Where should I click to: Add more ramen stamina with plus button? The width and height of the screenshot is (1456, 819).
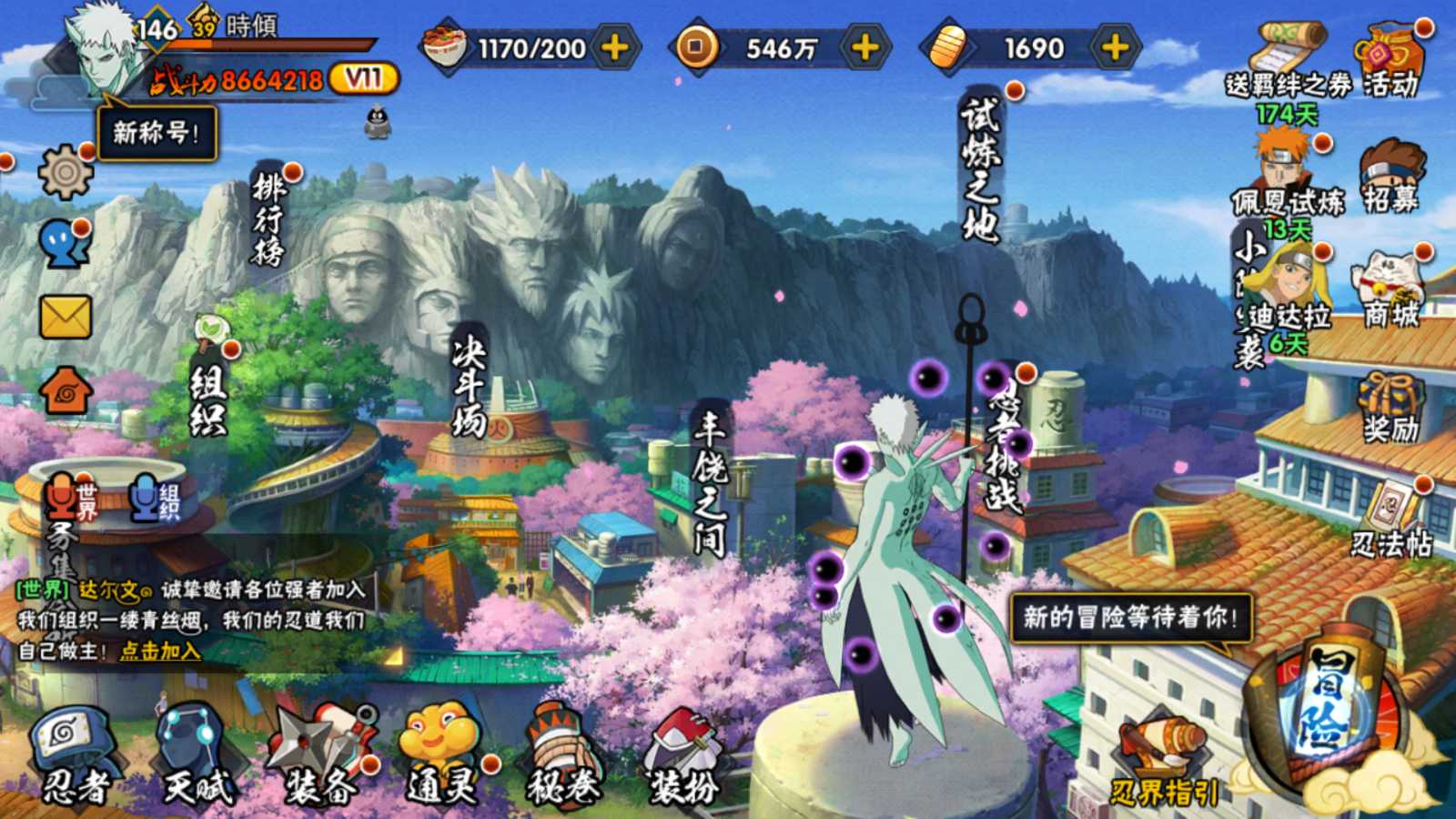[x=616, y=47]
